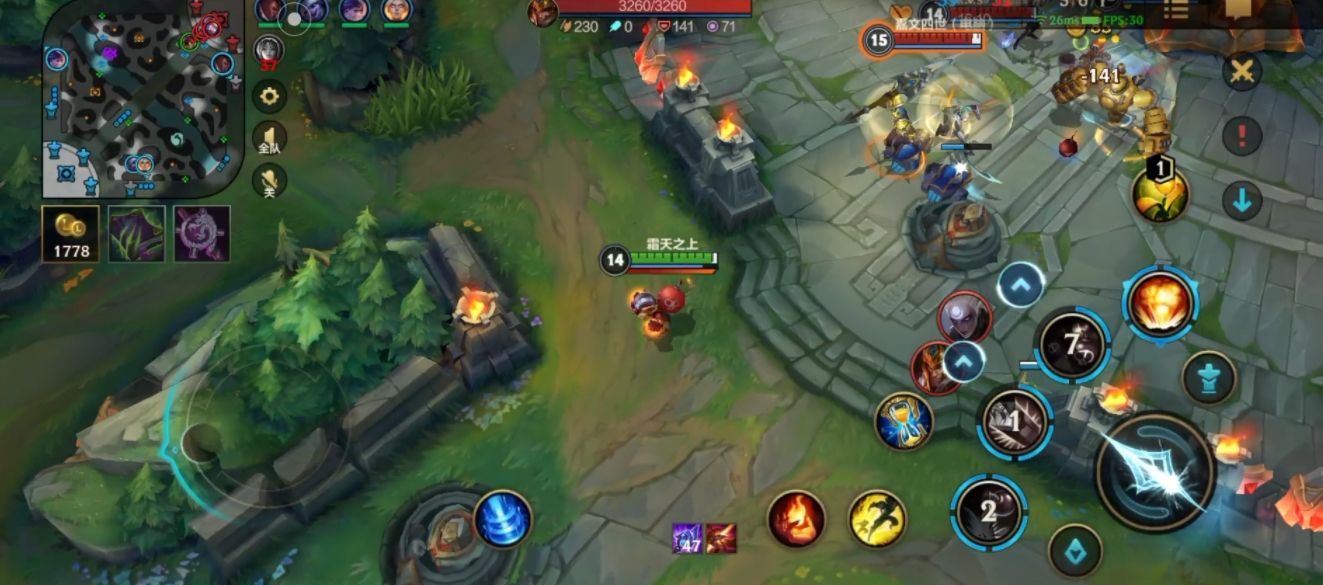Use the Zhonya's Hourglass item

click(903, 421)
